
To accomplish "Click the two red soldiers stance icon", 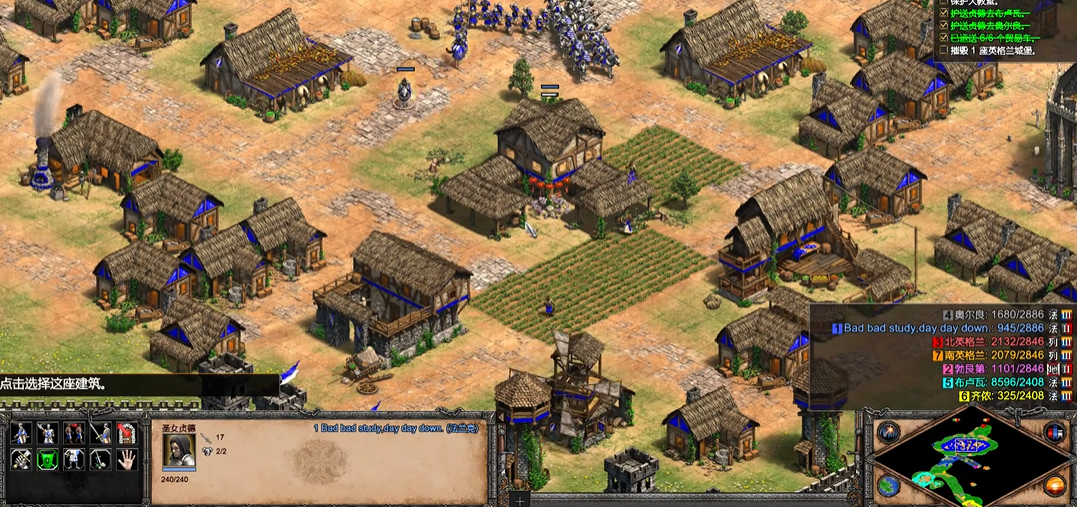I will coord(73,433).
